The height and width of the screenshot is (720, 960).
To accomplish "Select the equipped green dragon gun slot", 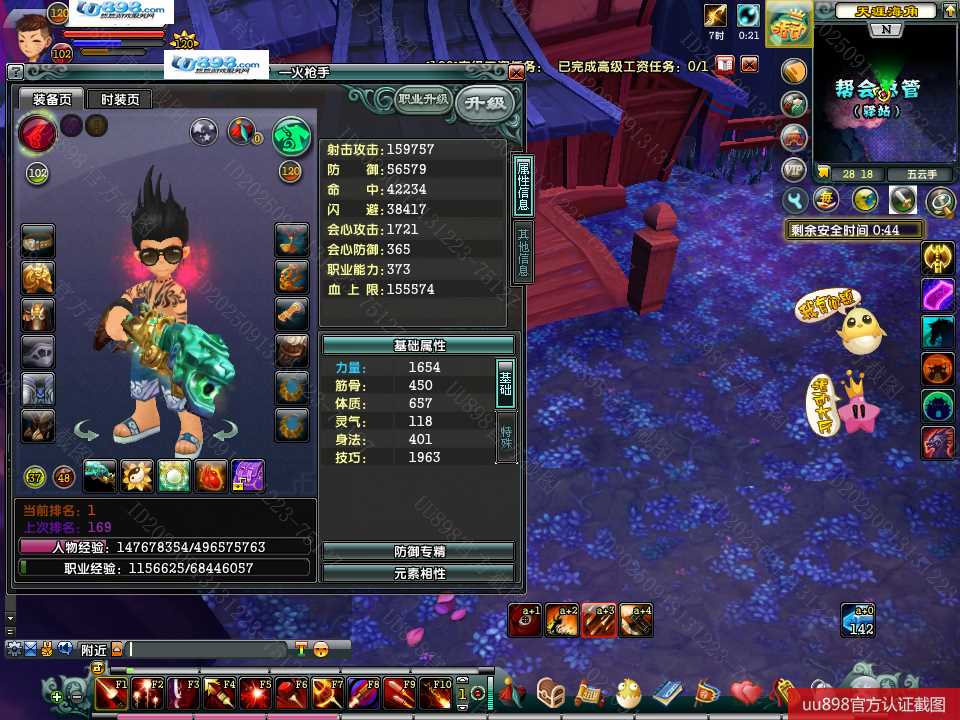I will coord(100,477).
